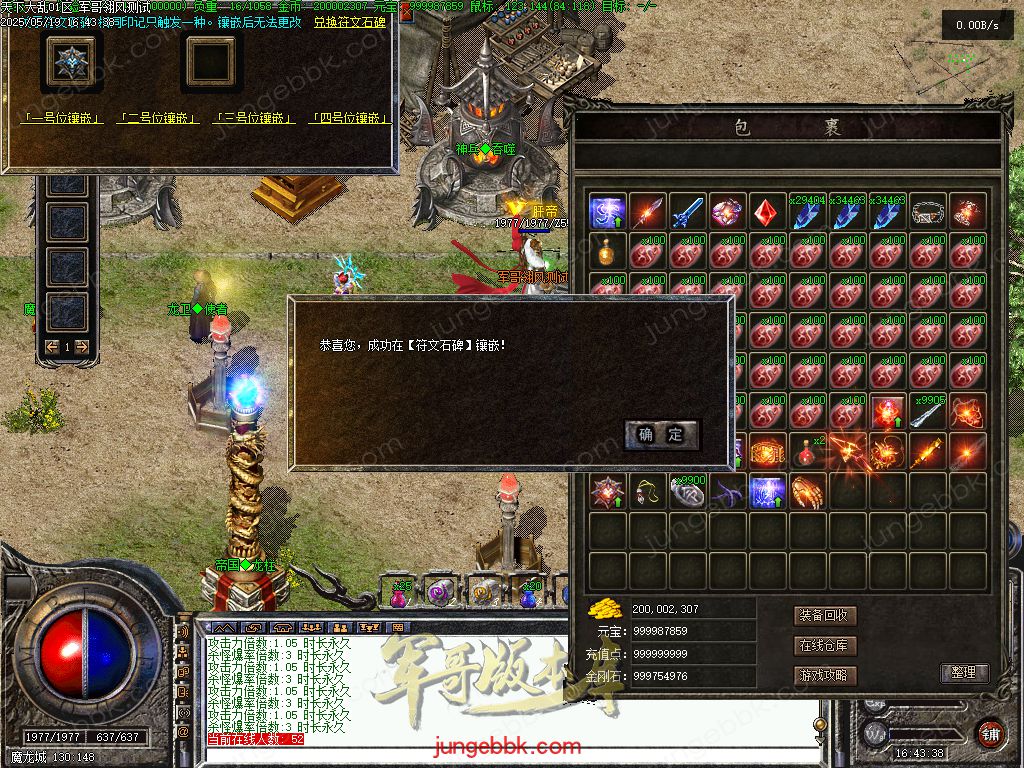Open the game guide button
Viewport: 1024px width, 768px height.
(825, 676)
